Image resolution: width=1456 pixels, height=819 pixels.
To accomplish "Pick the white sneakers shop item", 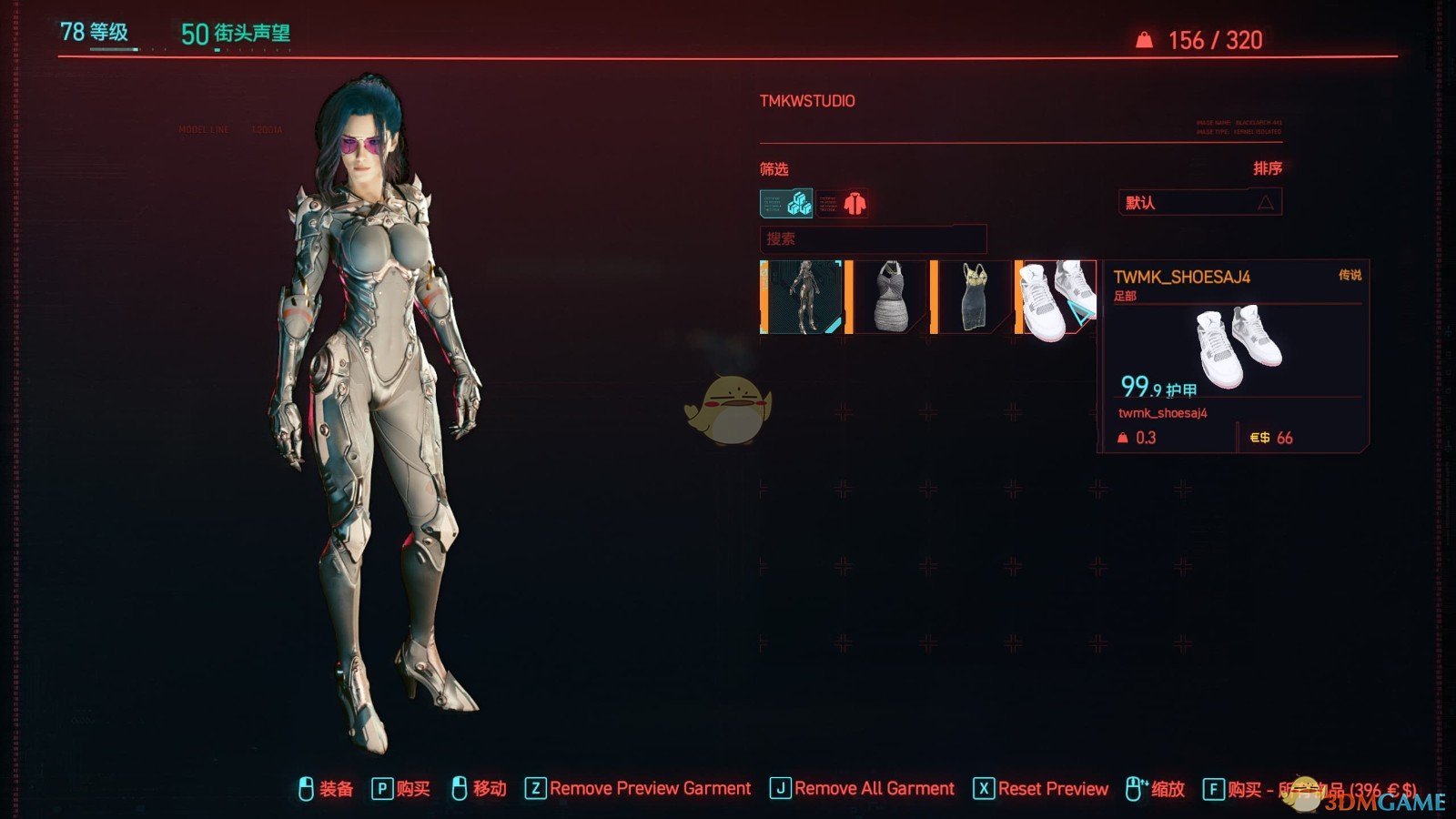I will (x=1057, y=298).
